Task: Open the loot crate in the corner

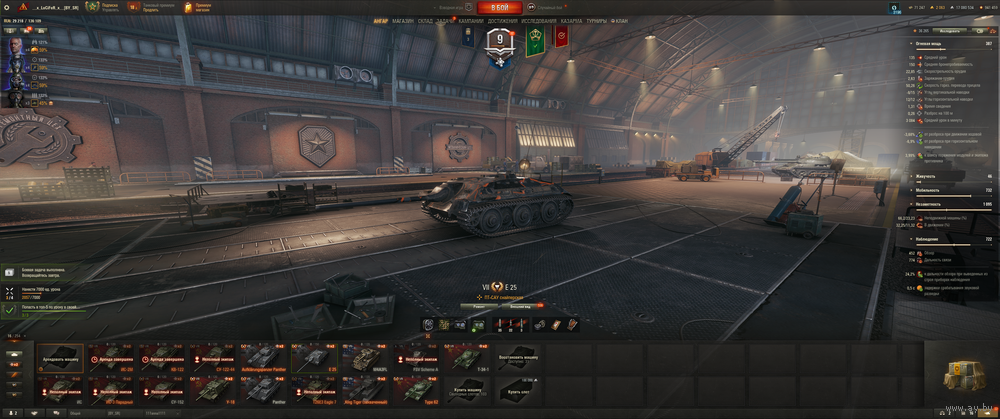Action: point(966,375)
